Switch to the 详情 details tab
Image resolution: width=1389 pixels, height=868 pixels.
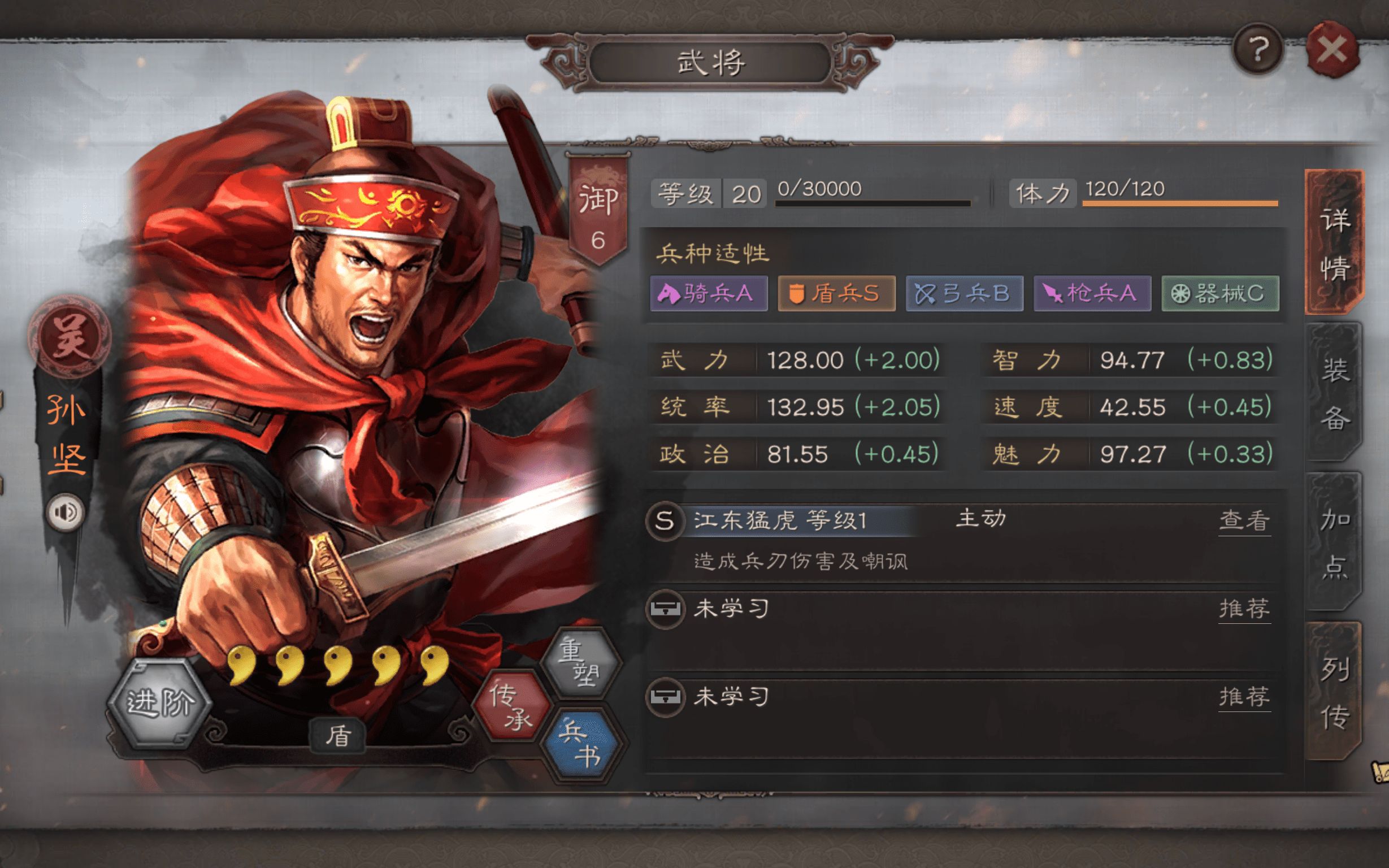(x=1334, y=243)
